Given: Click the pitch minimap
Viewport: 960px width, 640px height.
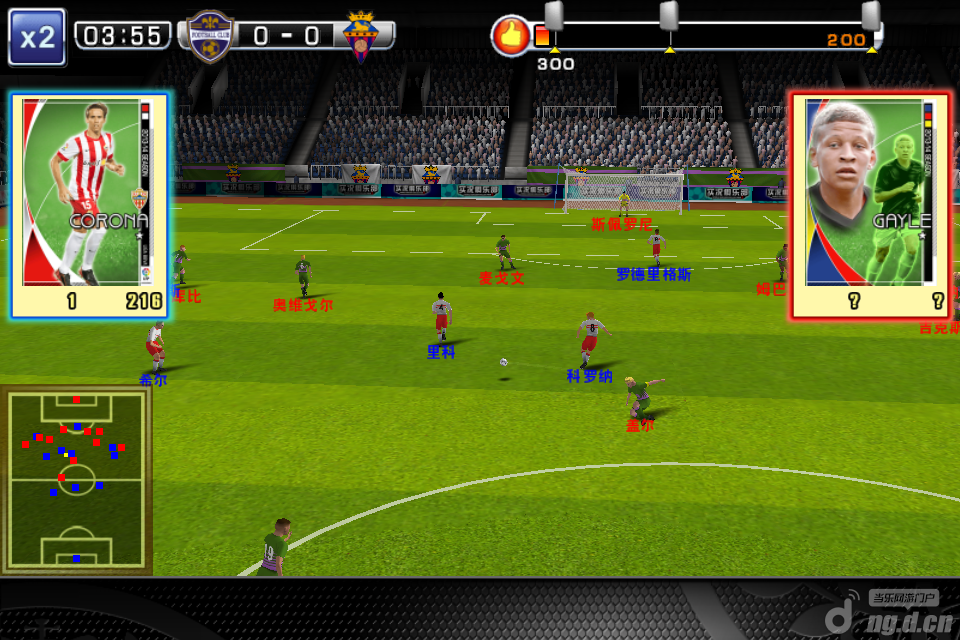Looking at the screenshot, I should (x=76, y=479).
